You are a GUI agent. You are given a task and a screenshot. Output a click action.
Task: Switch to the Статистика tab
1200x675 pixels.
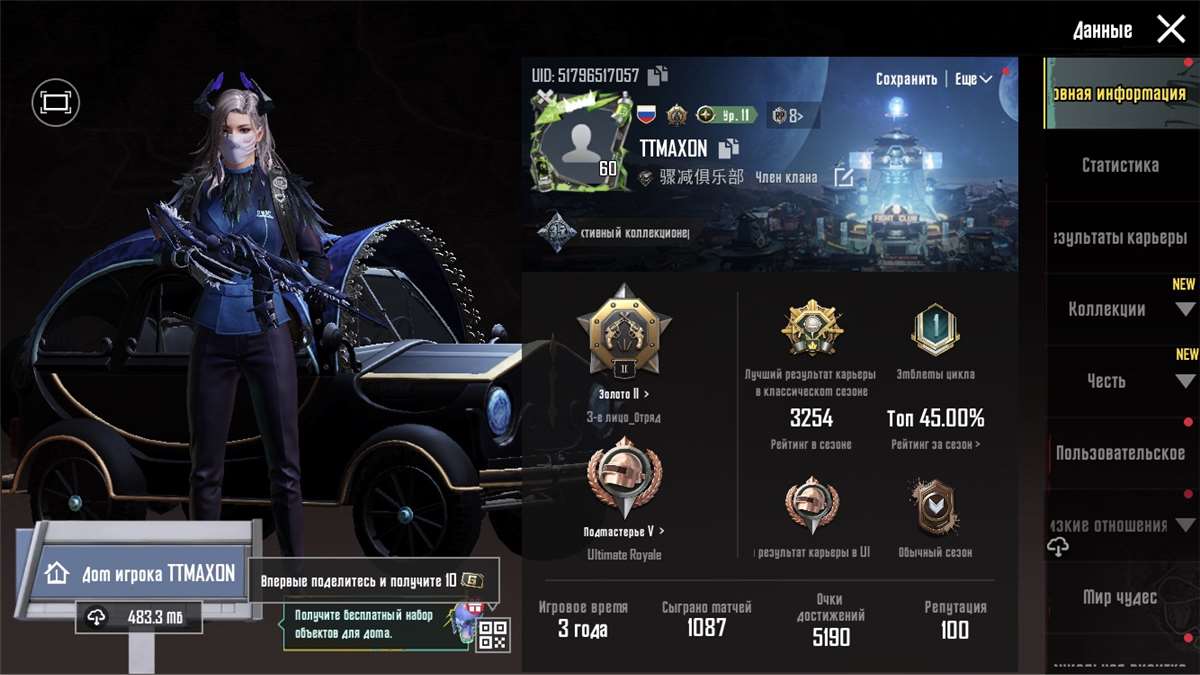(x=1120, y=165)
